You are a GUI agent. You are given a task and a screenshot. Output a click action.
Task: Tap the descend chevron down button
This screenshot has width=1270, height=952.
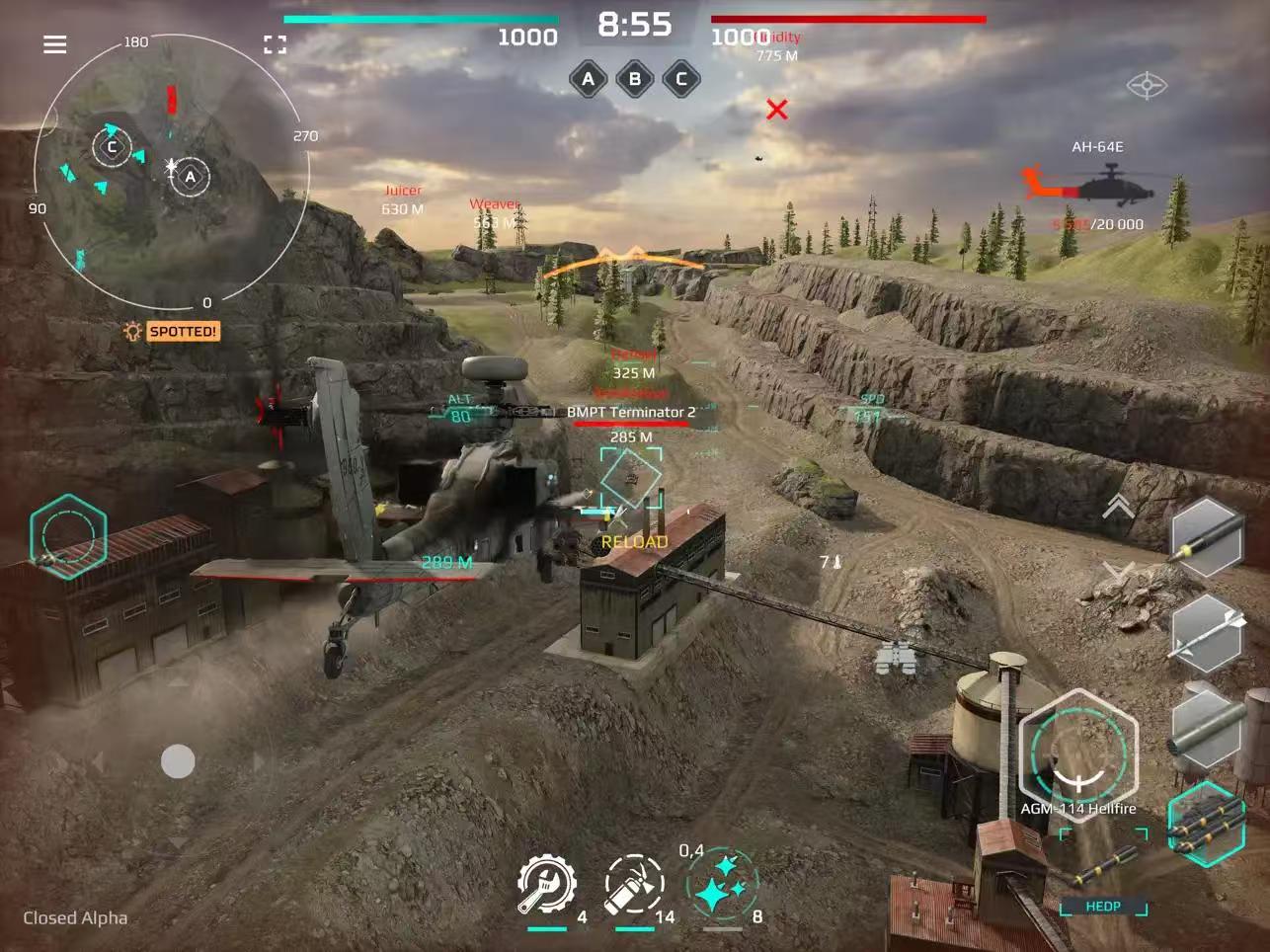coord(1118,570)
